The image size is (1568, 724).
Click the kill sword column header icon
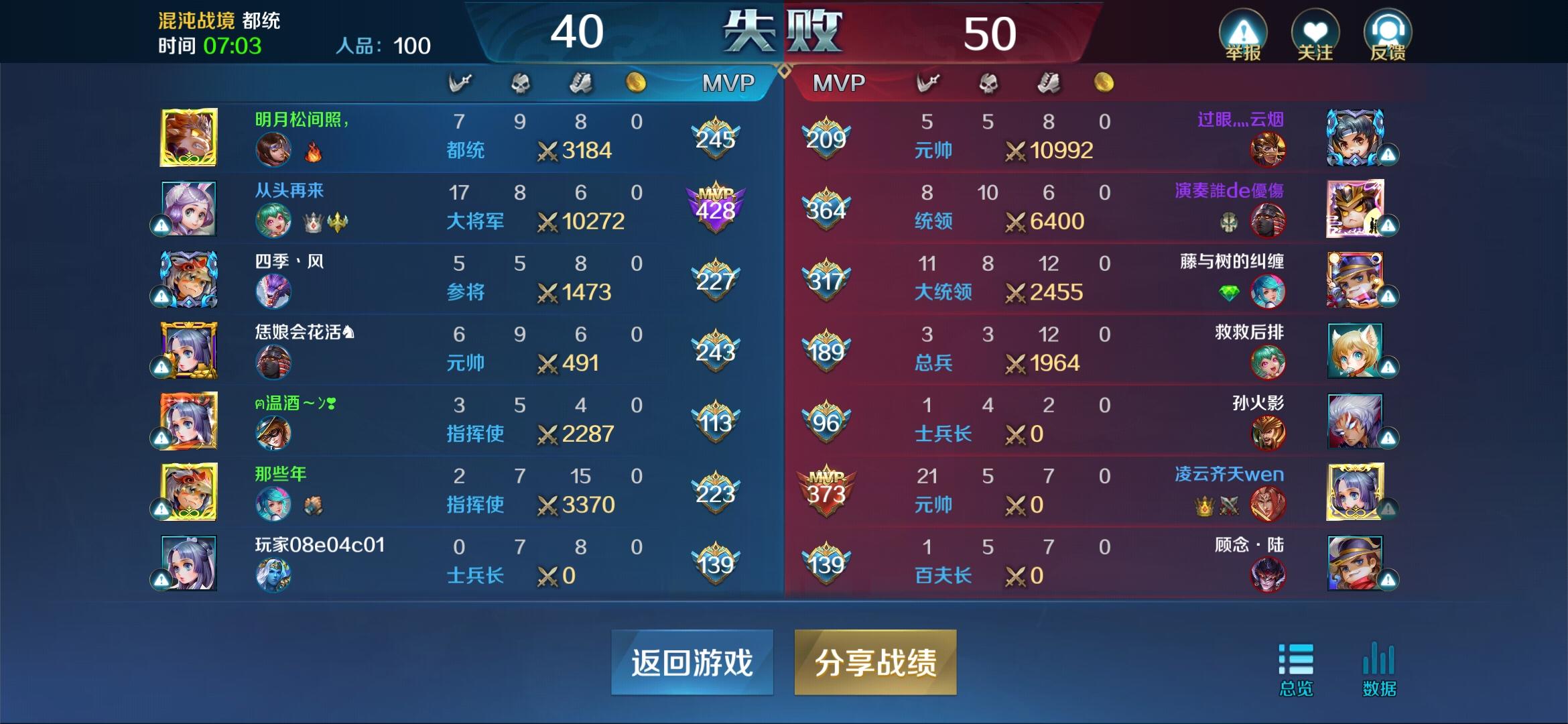point(460,82)
